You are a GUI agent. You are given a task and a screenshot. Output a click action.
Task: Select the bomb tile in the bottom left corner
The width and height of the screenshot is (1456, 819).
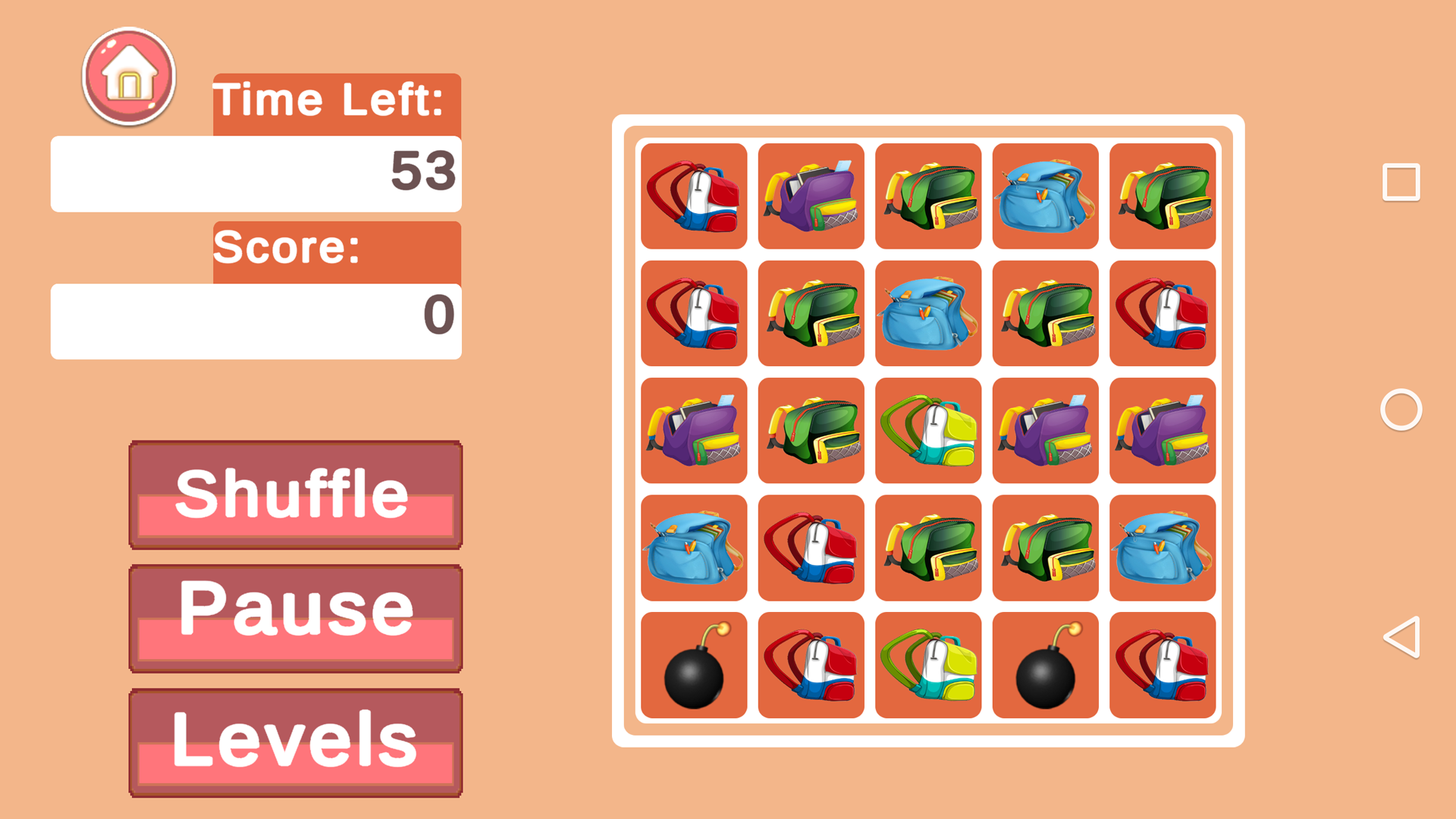pyautogui.click(x=692, y=666)
